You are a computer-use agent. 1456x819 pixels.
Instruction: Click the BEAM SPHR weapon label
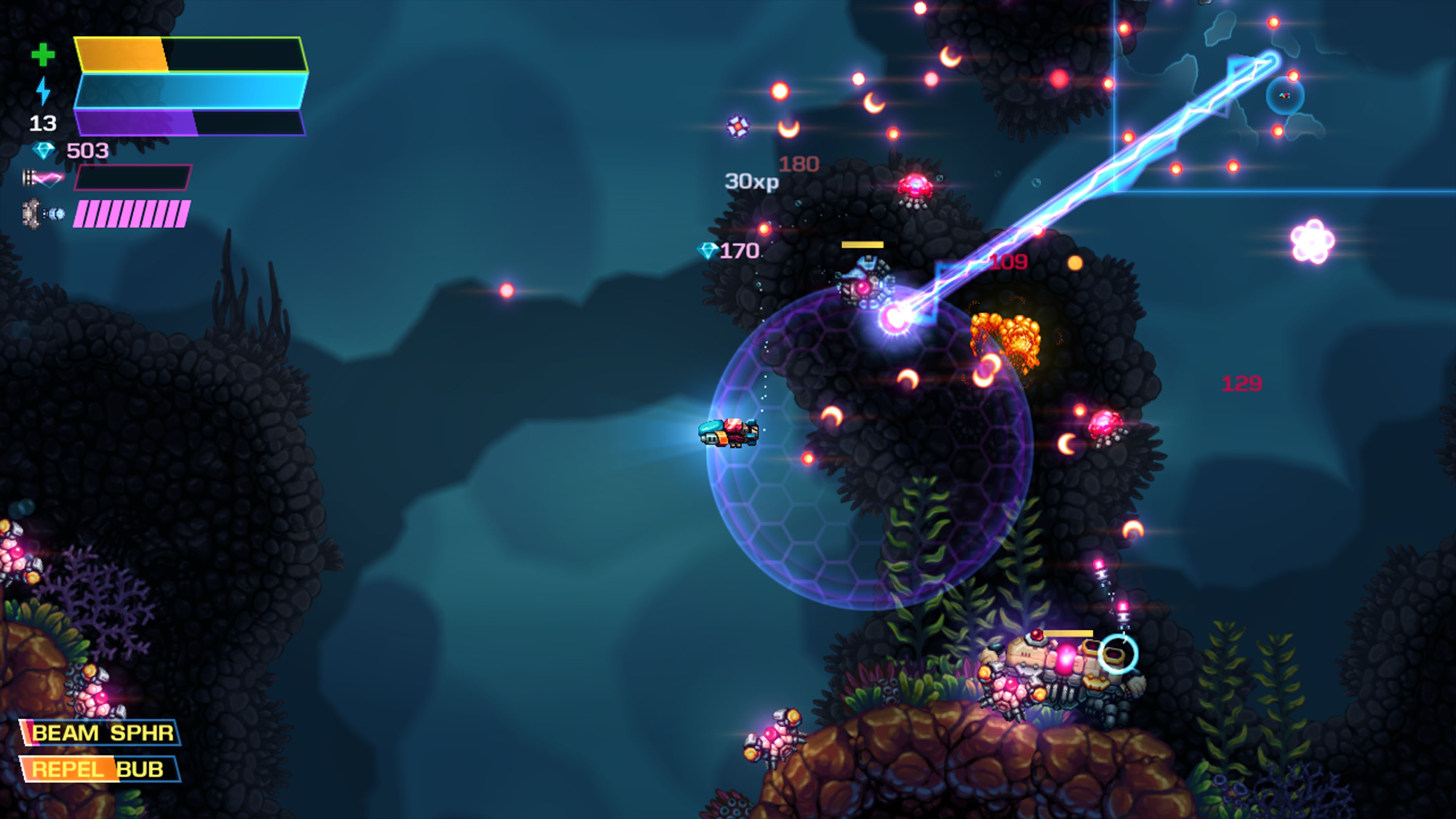point(102,732)
